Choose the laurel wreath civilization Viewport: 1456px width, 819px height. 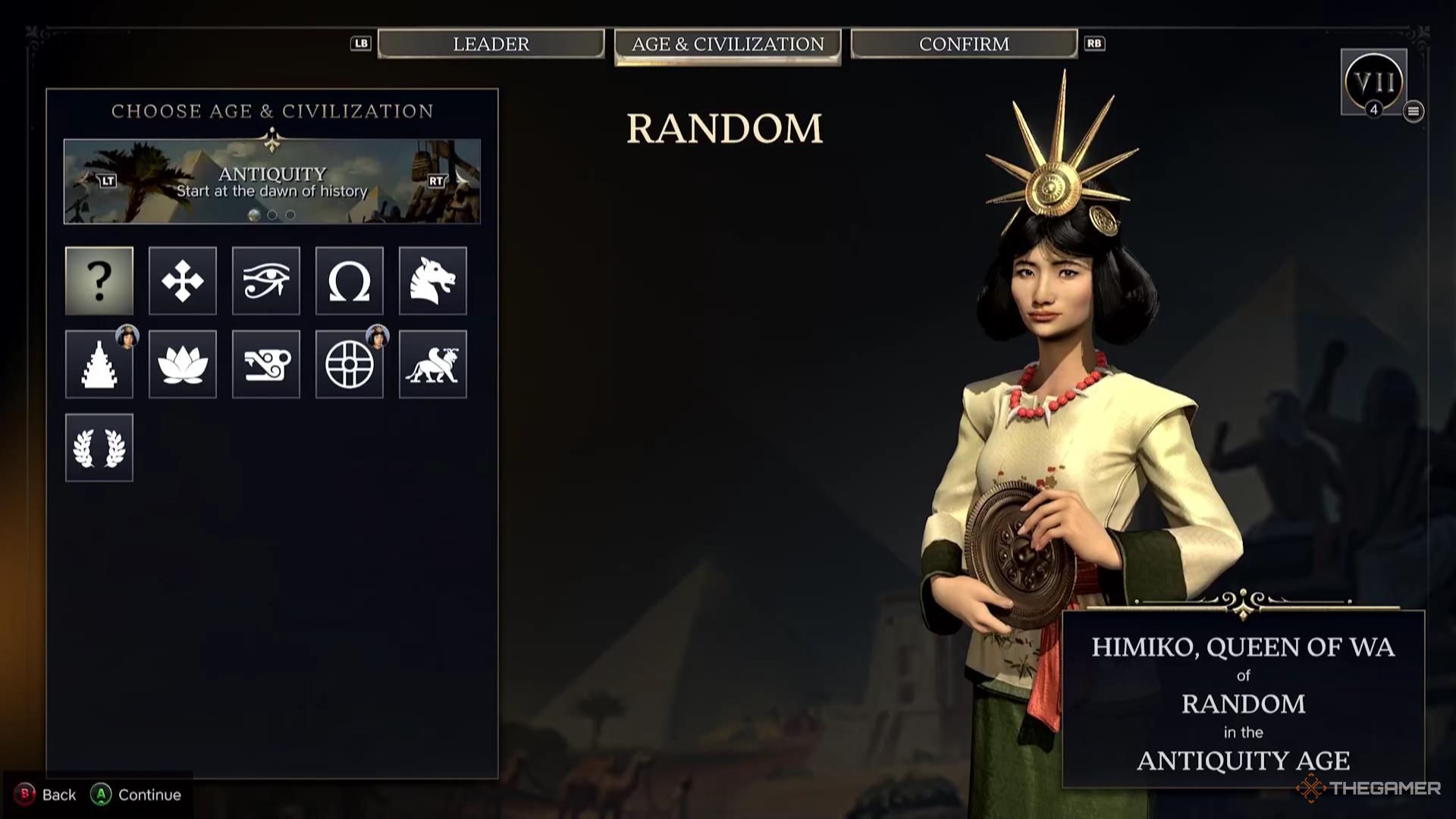click(x=99, y=447)
